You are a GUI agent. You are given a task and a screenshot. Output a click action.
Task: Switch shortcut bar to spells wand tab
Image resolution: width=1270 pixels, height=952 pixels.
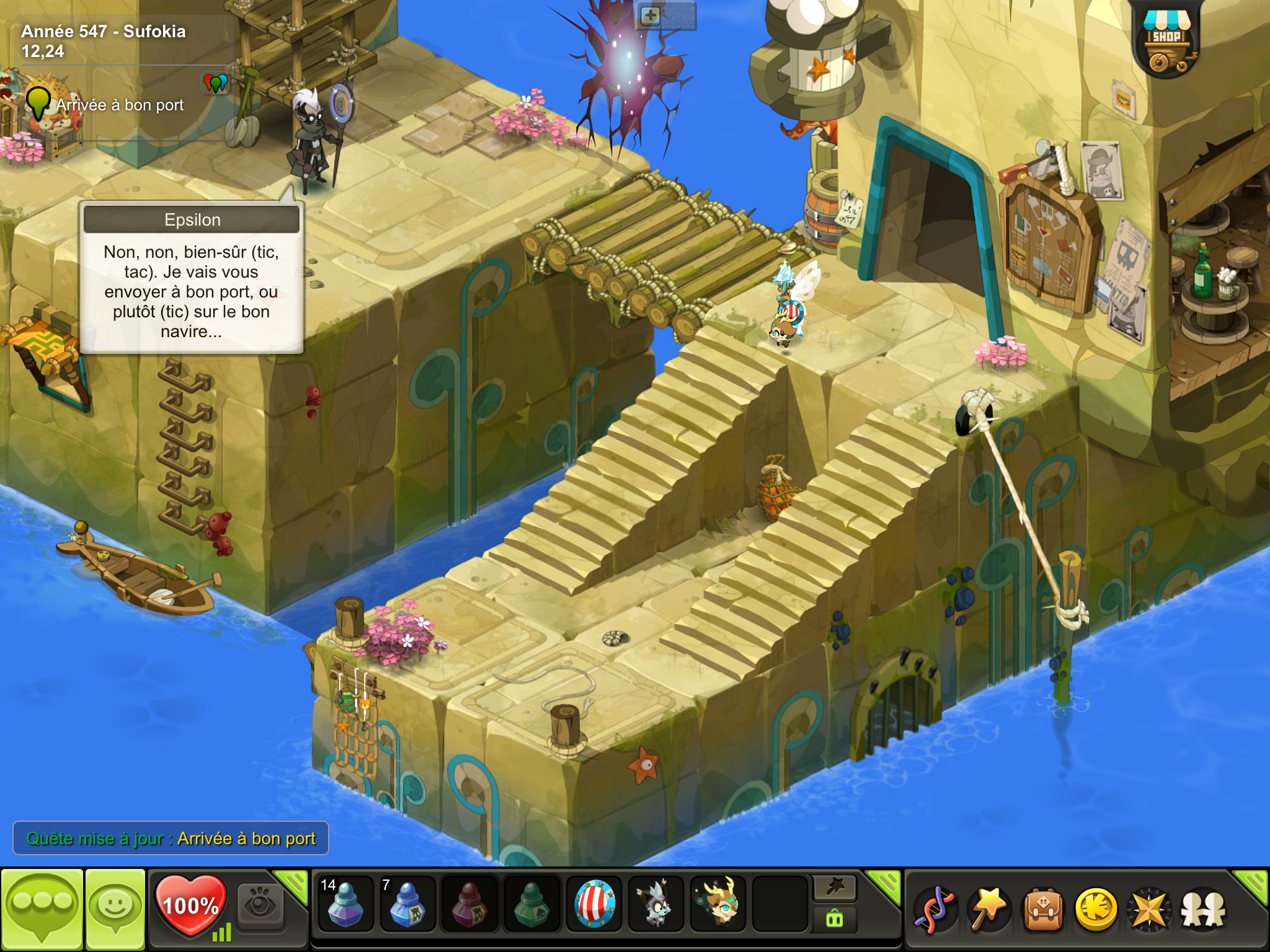(835, 888)
